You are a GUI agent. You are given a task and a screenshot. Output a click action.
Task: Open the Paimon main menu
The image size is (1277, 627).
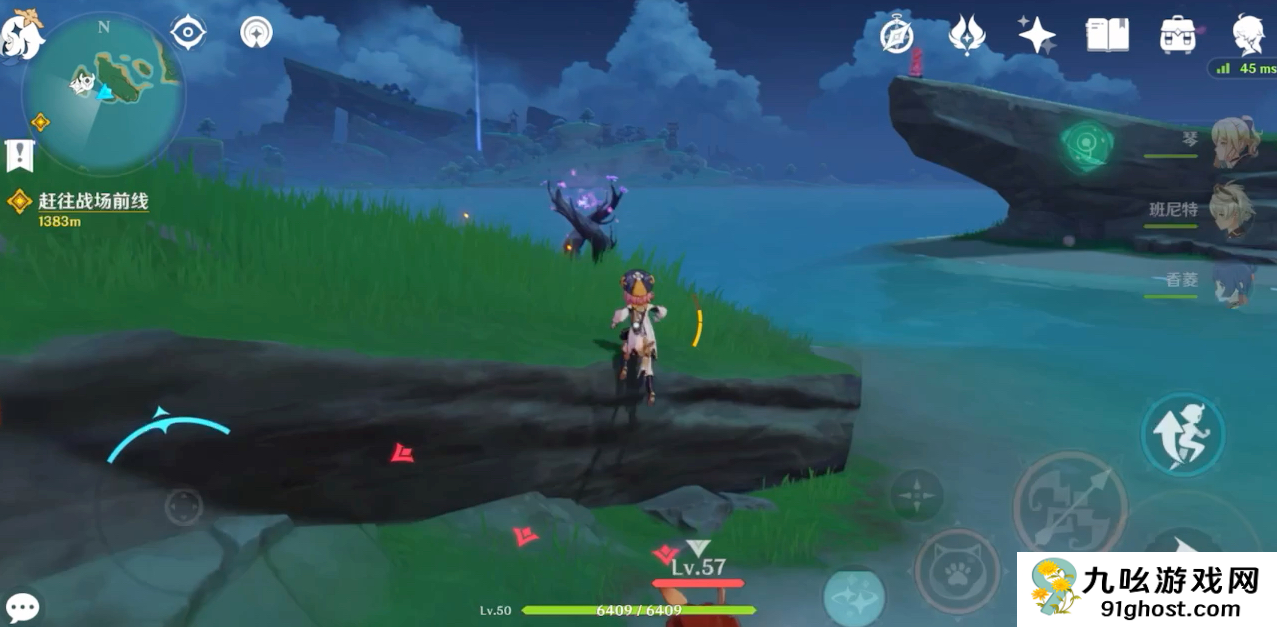(20, 34)
